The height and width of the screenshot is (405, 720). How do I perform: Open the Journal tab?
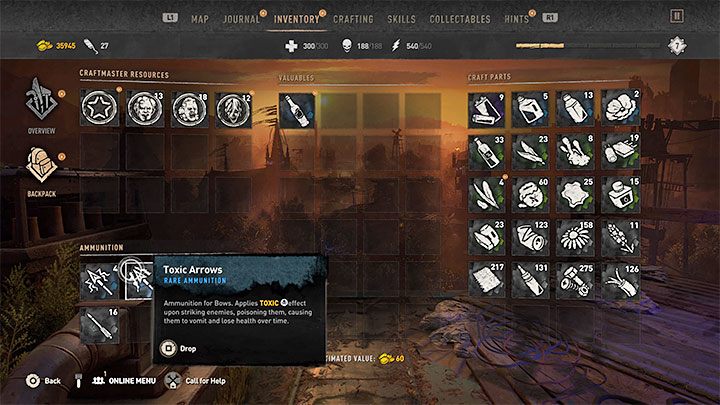pyautogui.click(x=241, y=18)
